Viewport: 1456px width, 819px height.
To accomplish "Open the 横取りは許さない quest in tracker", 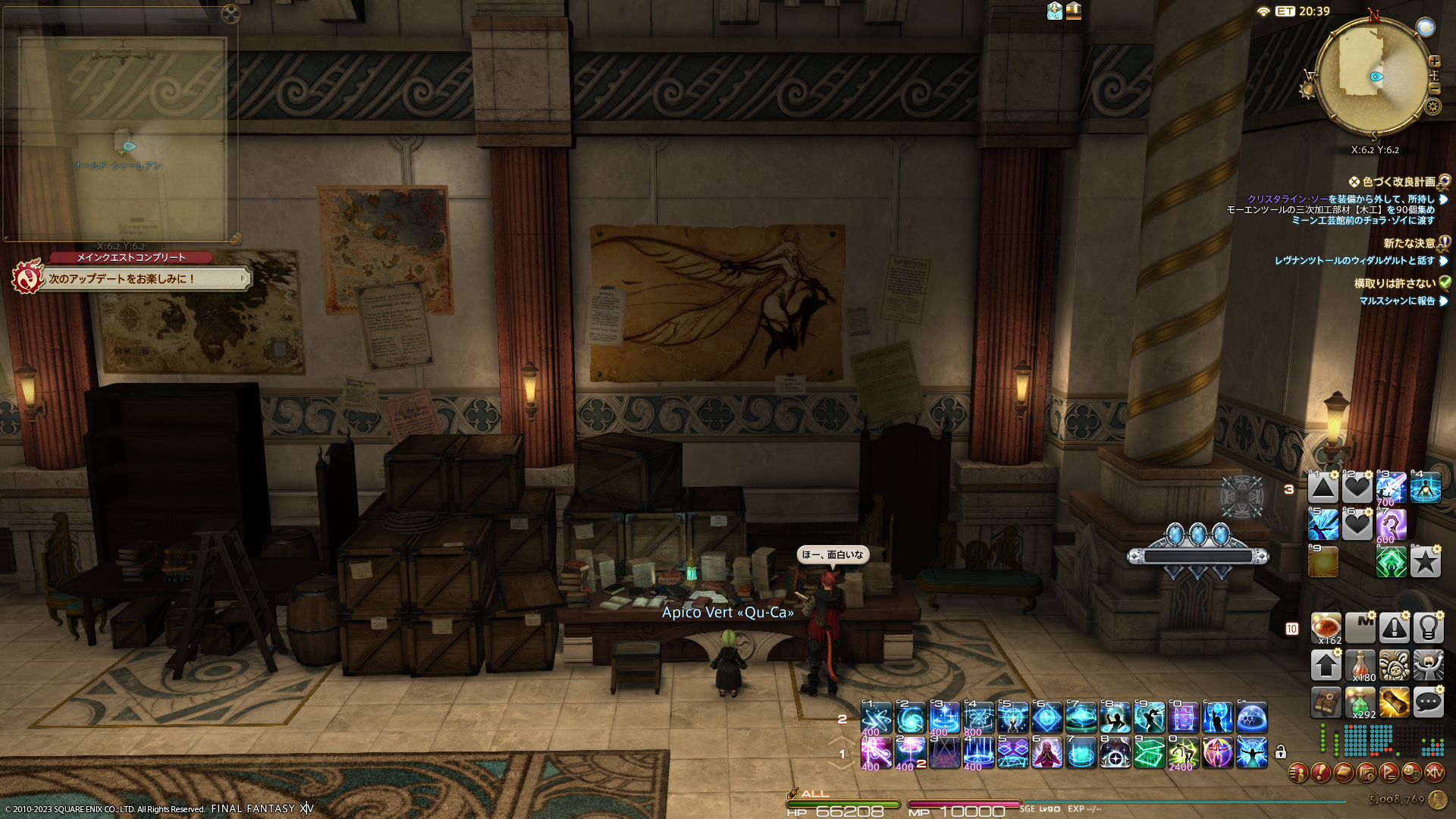I will point(1394,284).
